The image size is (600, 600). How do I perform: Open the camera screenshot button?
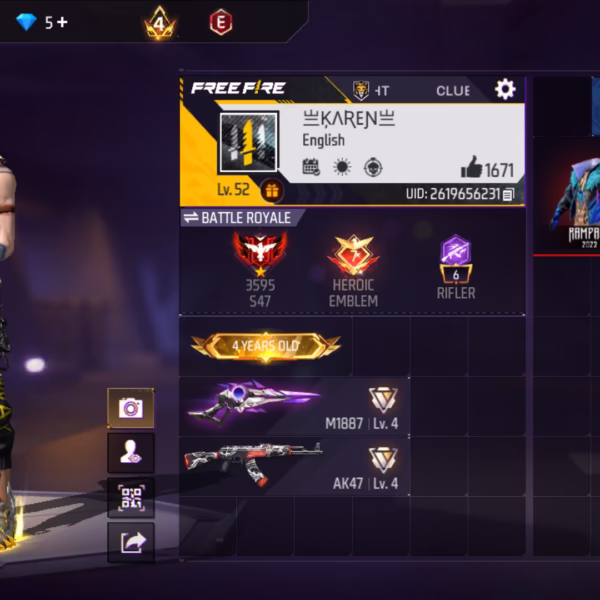pos(131,408)
